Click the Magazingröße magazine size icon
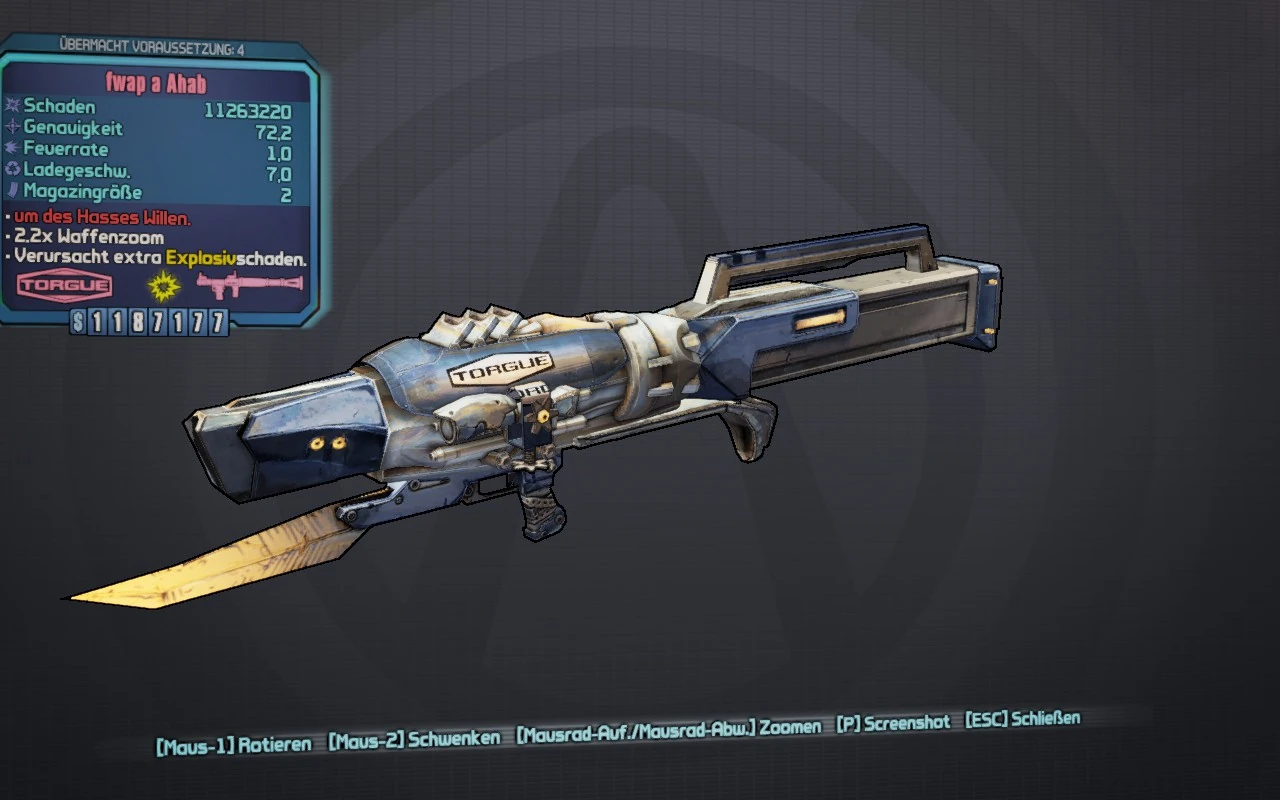 click(14, 190)
